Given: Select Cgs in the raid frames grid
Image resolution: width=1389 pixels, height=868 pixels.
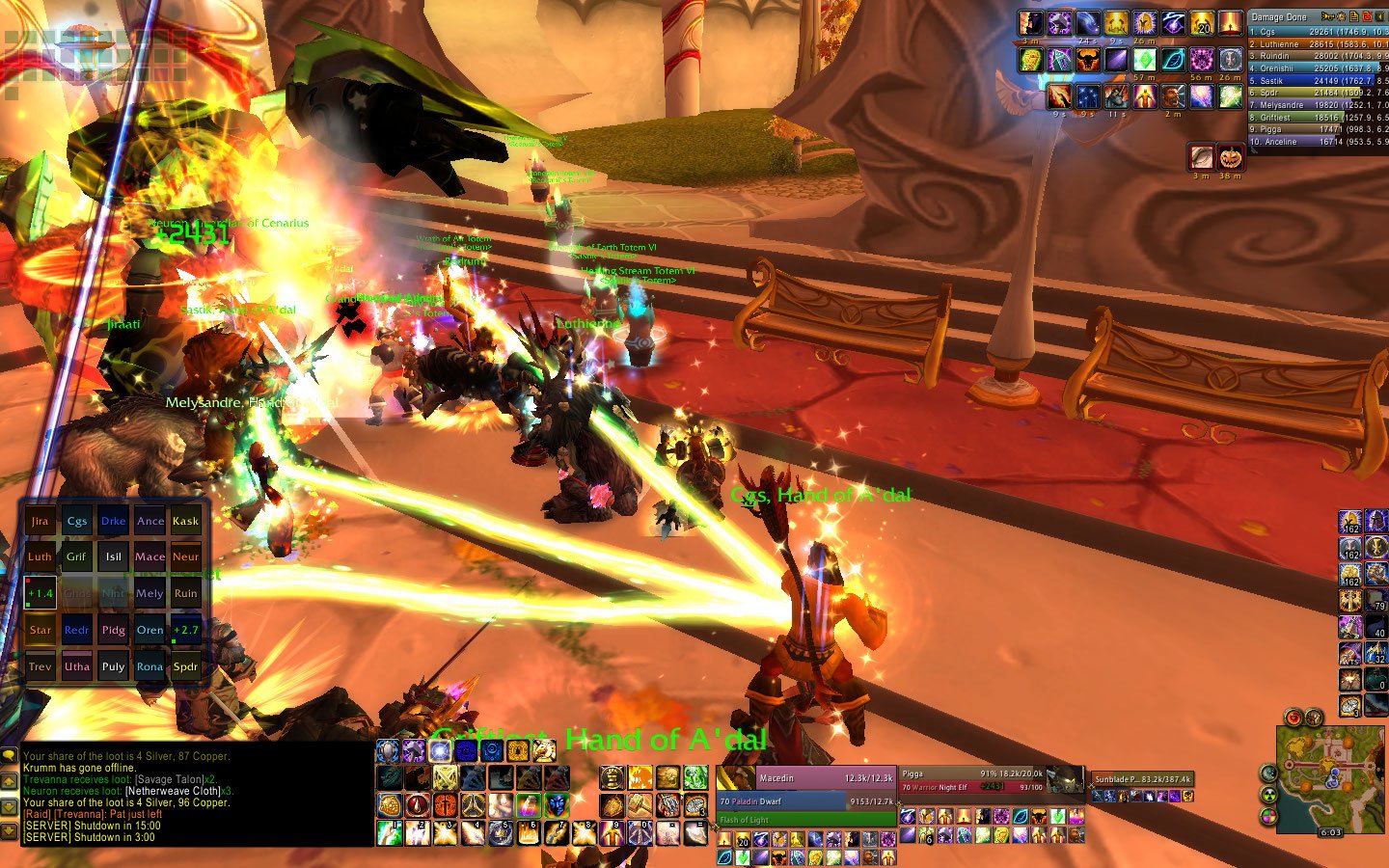Looking at the screenshot, I should [76, 521].
